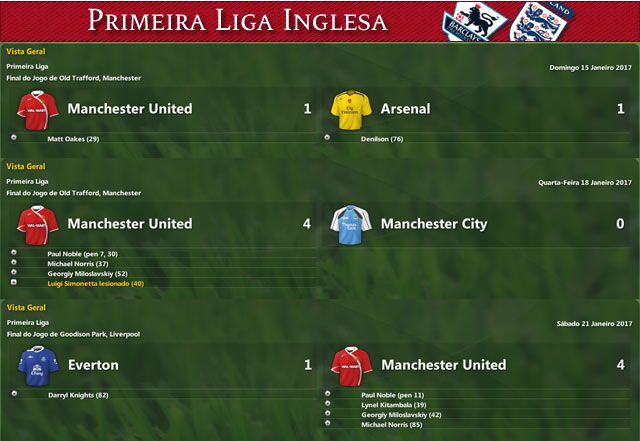640x441 pixels.
Task: Open the Arsenal team name
Action: pos(405,108)
